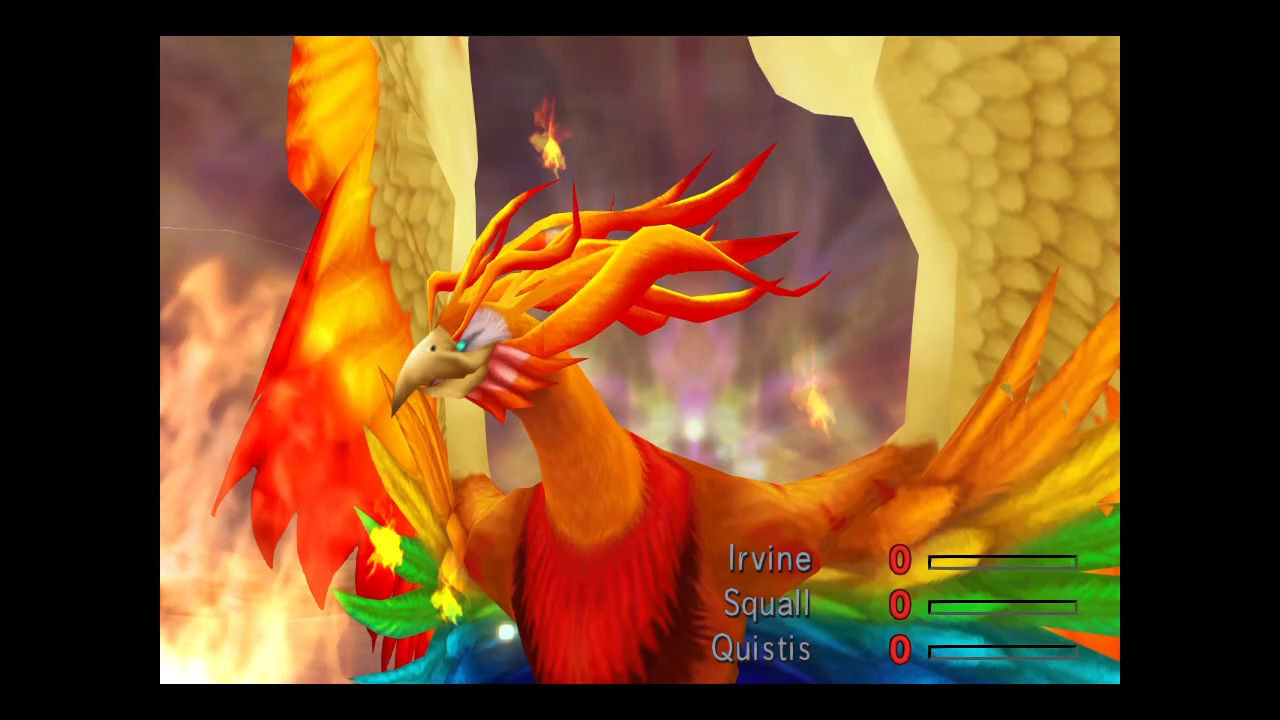Screen dimensions: 1280x720
Task: Click Squall's green ATB gauge
Action: pyautogui.click(x=1000, y=607)
